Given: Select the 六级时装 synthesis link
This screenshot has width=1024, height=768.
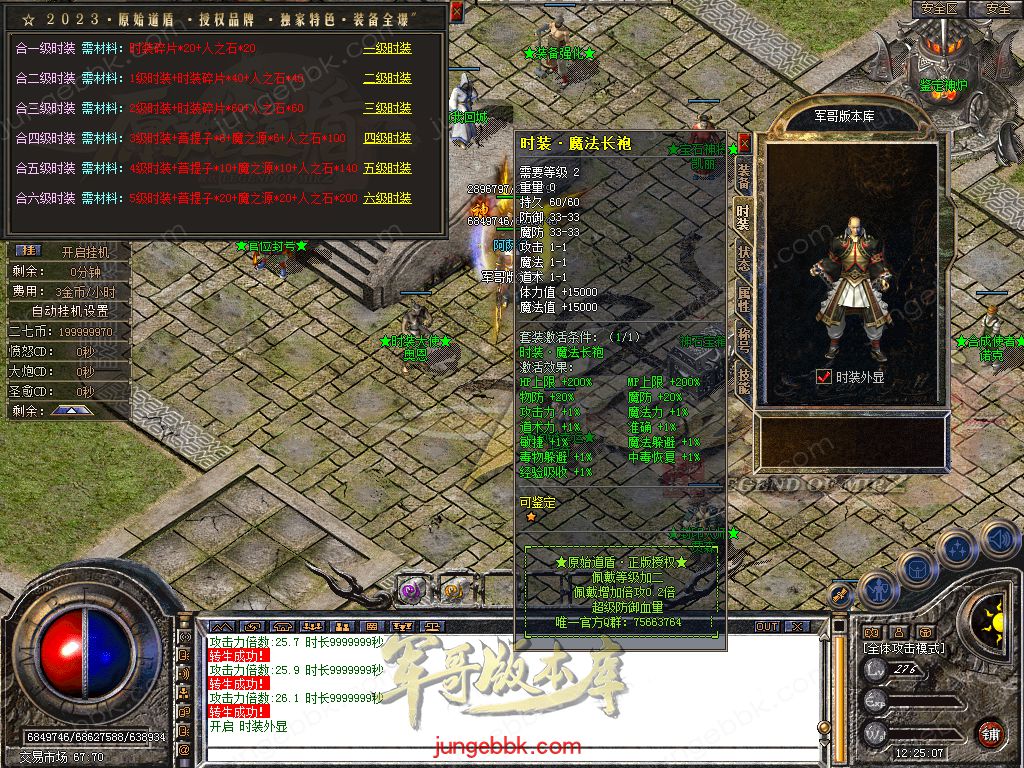Looking at the screenshot, I should 387,198.
